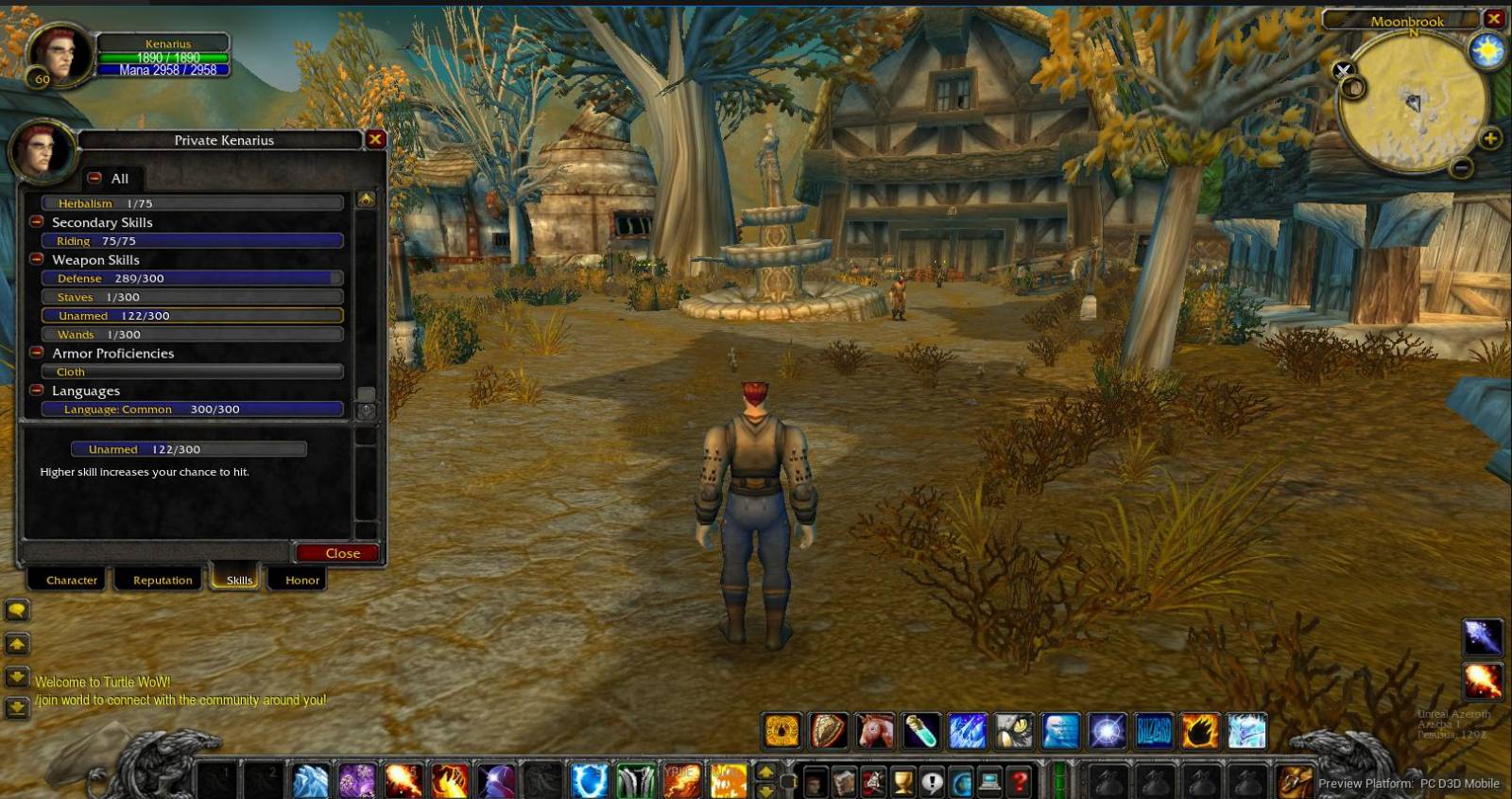Toggle the quest log exclamation mark icon
This screenshot has height=799, width=1512.
[932, 782]
